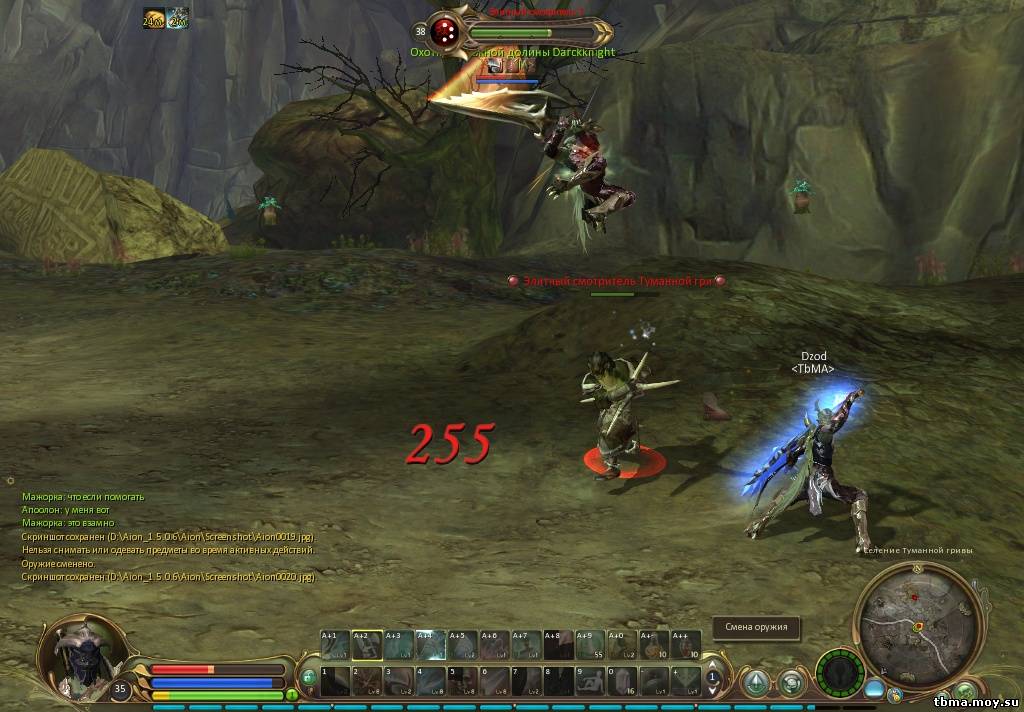Image resolution: width=1024 pixels, height=712 pixels.
Task: Activate the highlighted A+2 hotbar skill
Action: (x=367, y=645)
